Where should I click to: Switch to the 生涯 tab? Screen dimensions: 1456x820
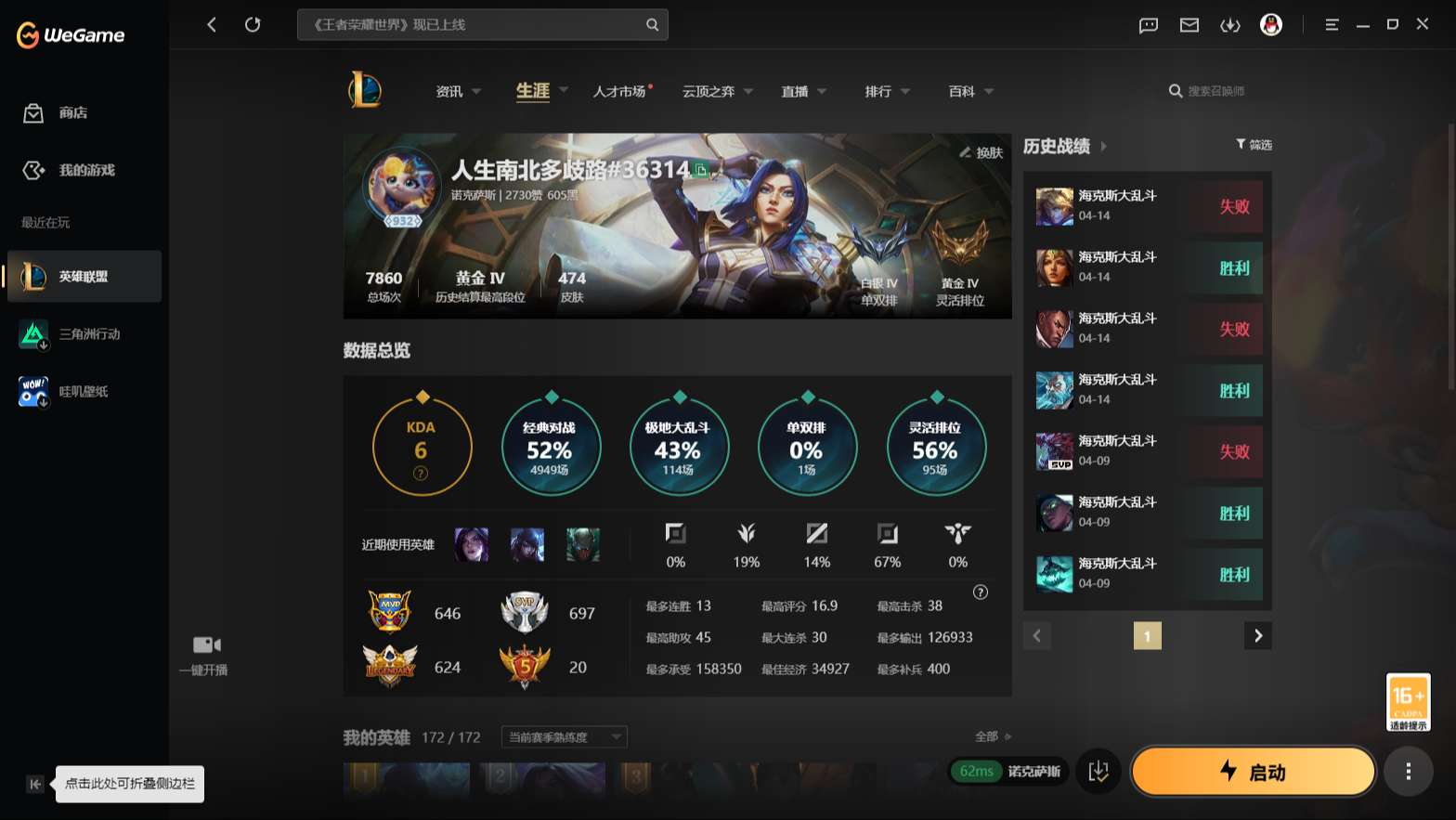[x=532, y=91]
